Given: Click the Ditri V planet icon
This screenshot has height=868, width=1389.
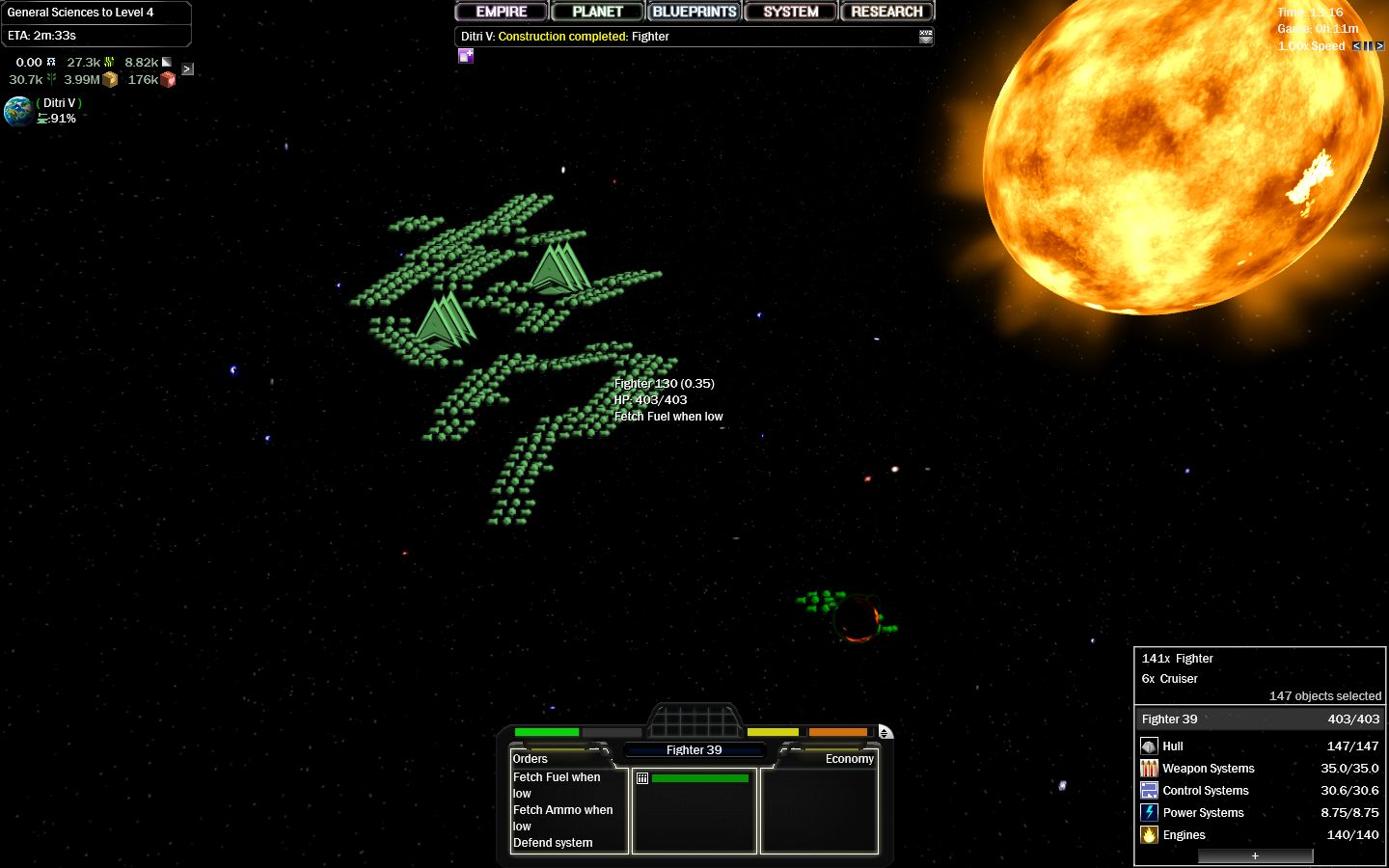Looking at the screenshot, I should coord(19,111).
